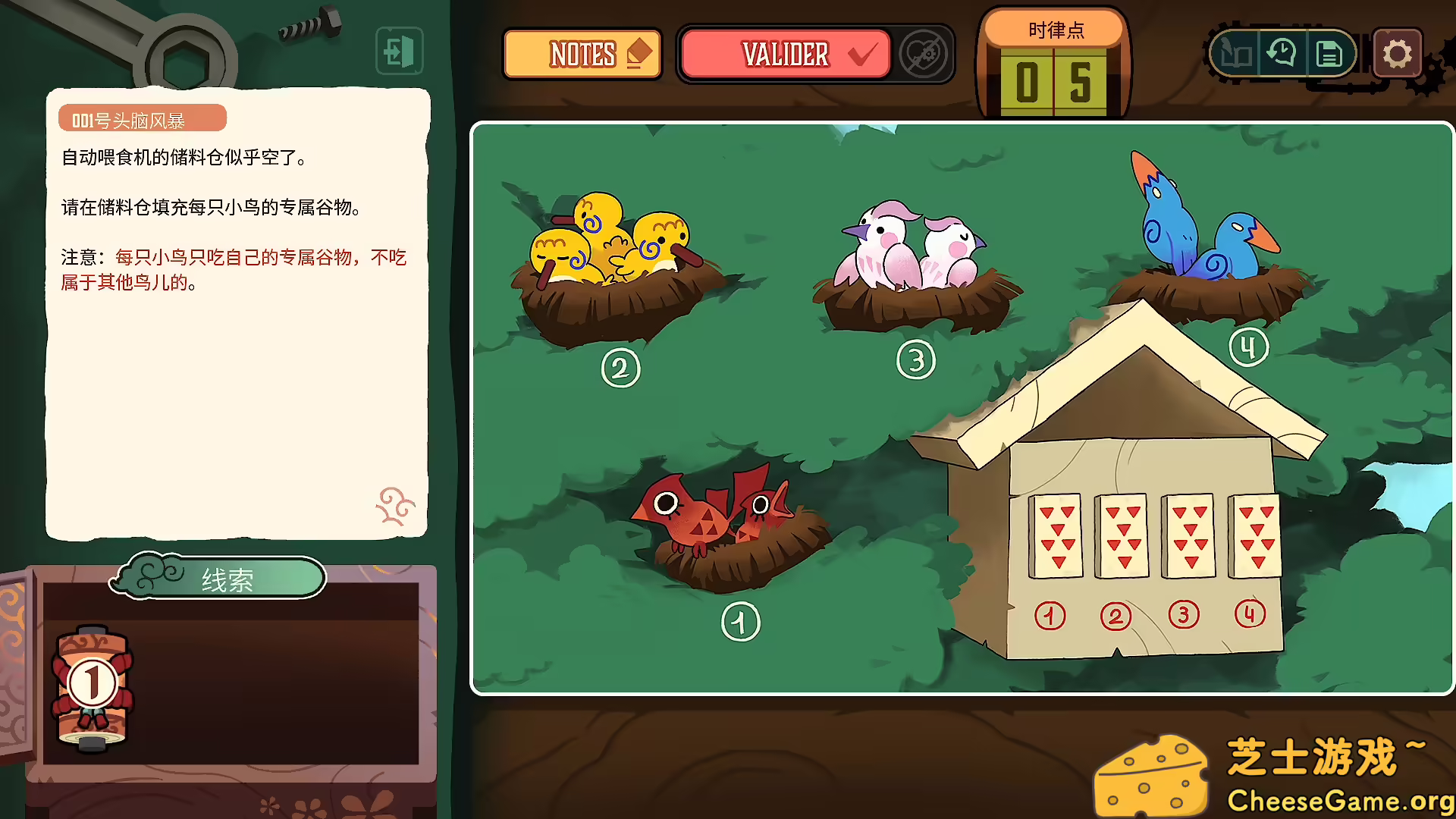
Task: Select nest marker 2 under the yellow chicks
Action: [620, 369]
